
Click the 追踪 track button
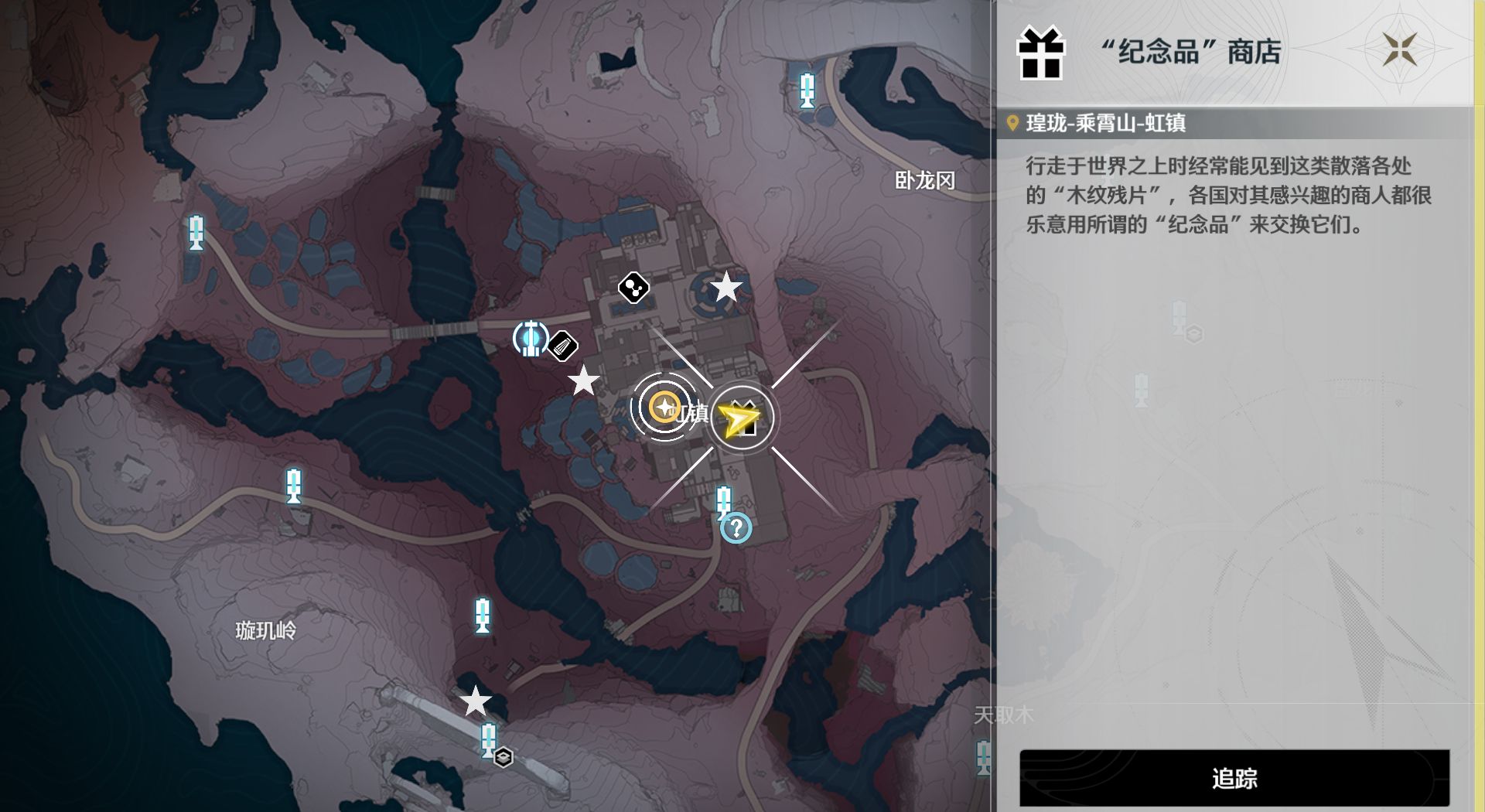[x=1234, y=778]
